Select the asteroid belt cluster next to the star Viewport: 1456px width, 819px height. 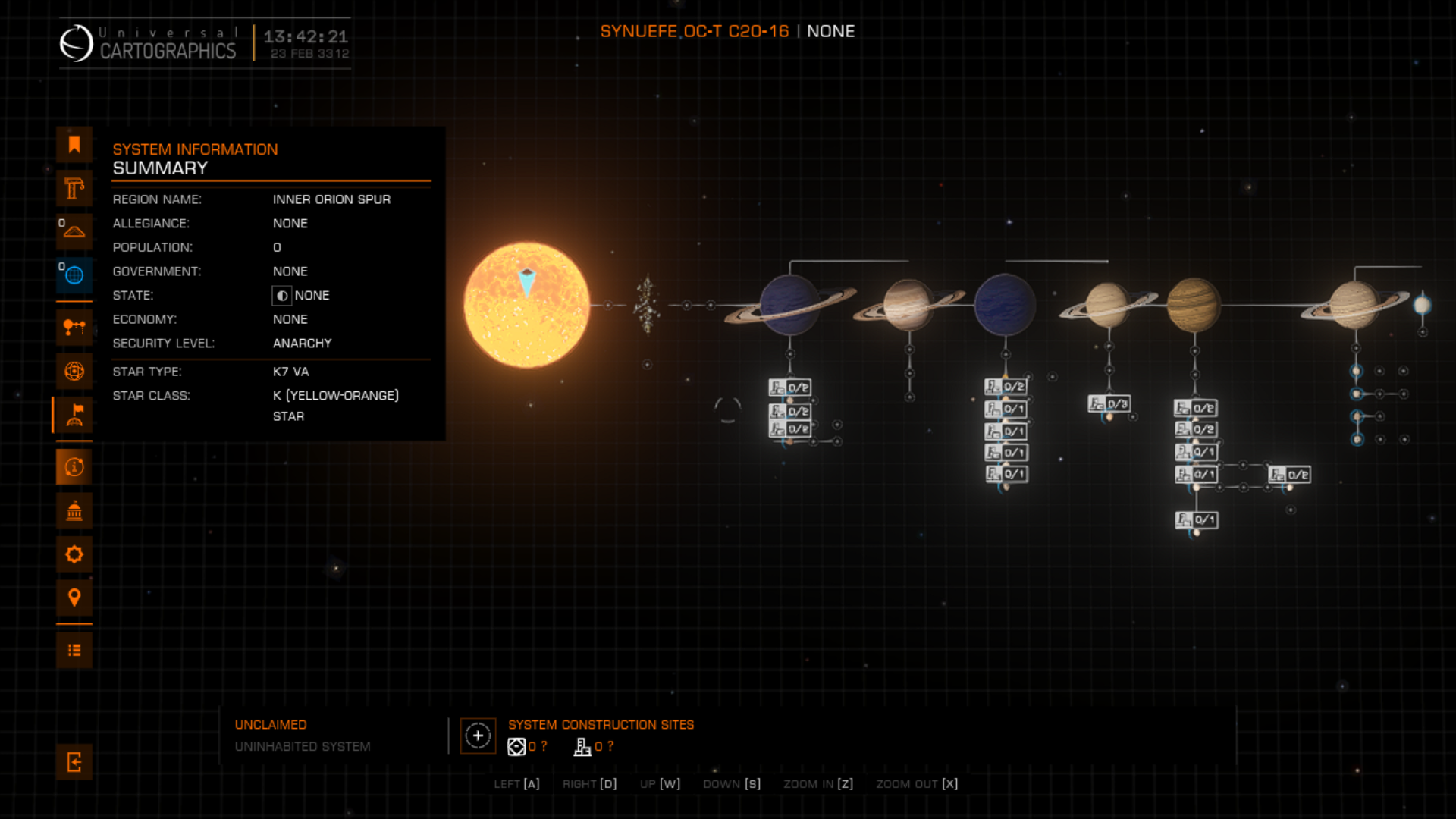647,305
